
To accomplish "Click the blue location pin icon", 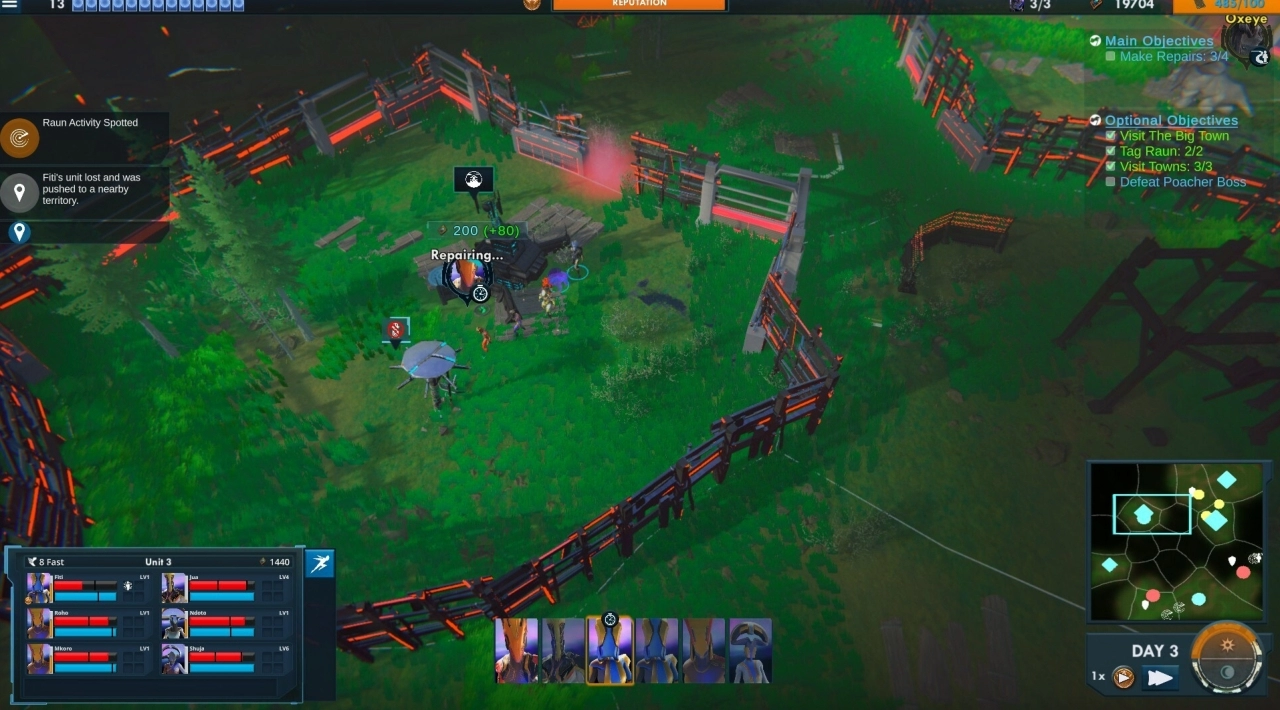I will 19,233.
